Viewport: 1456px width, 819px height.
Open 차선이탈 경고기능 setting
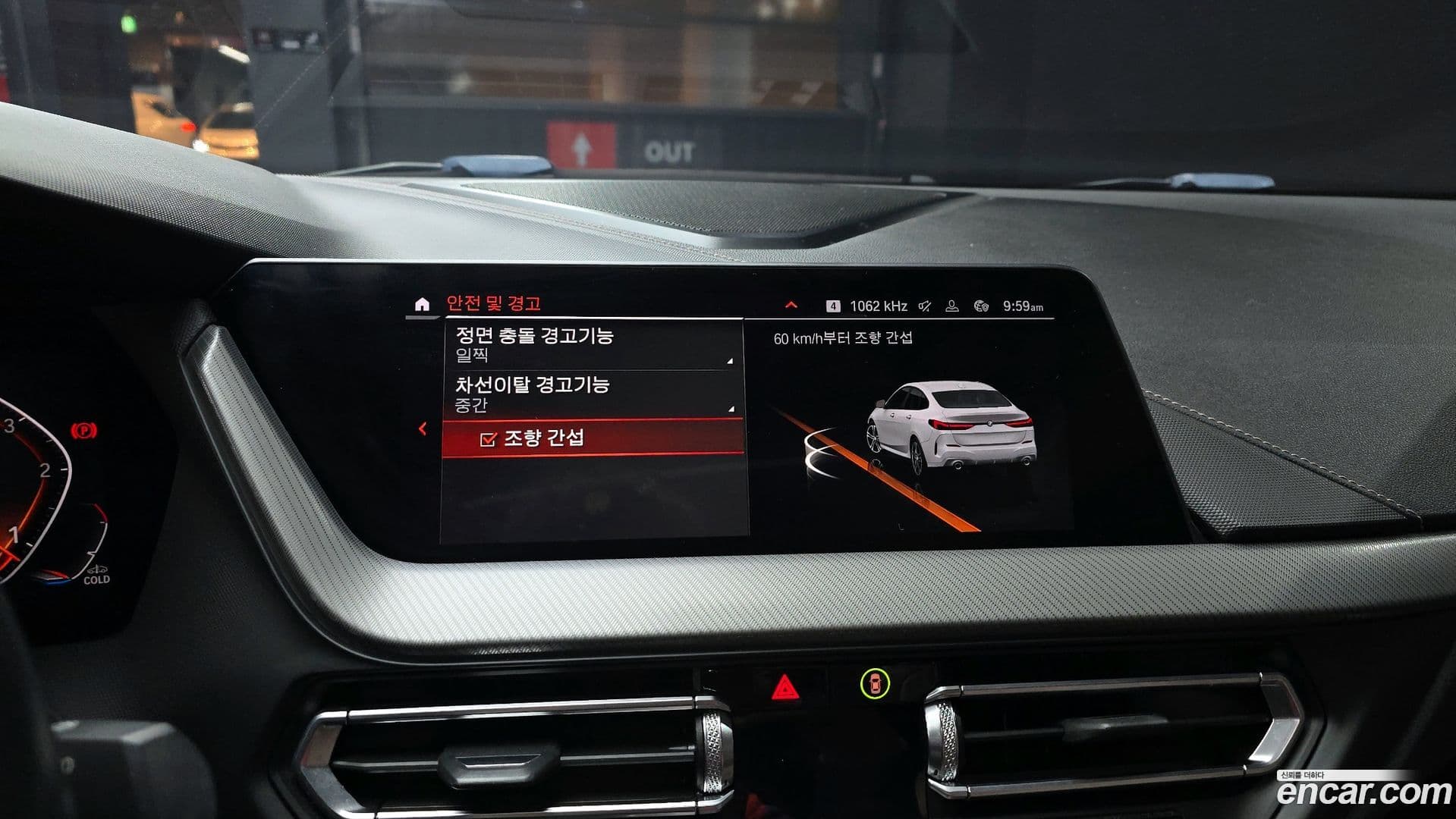click(592, 394)
